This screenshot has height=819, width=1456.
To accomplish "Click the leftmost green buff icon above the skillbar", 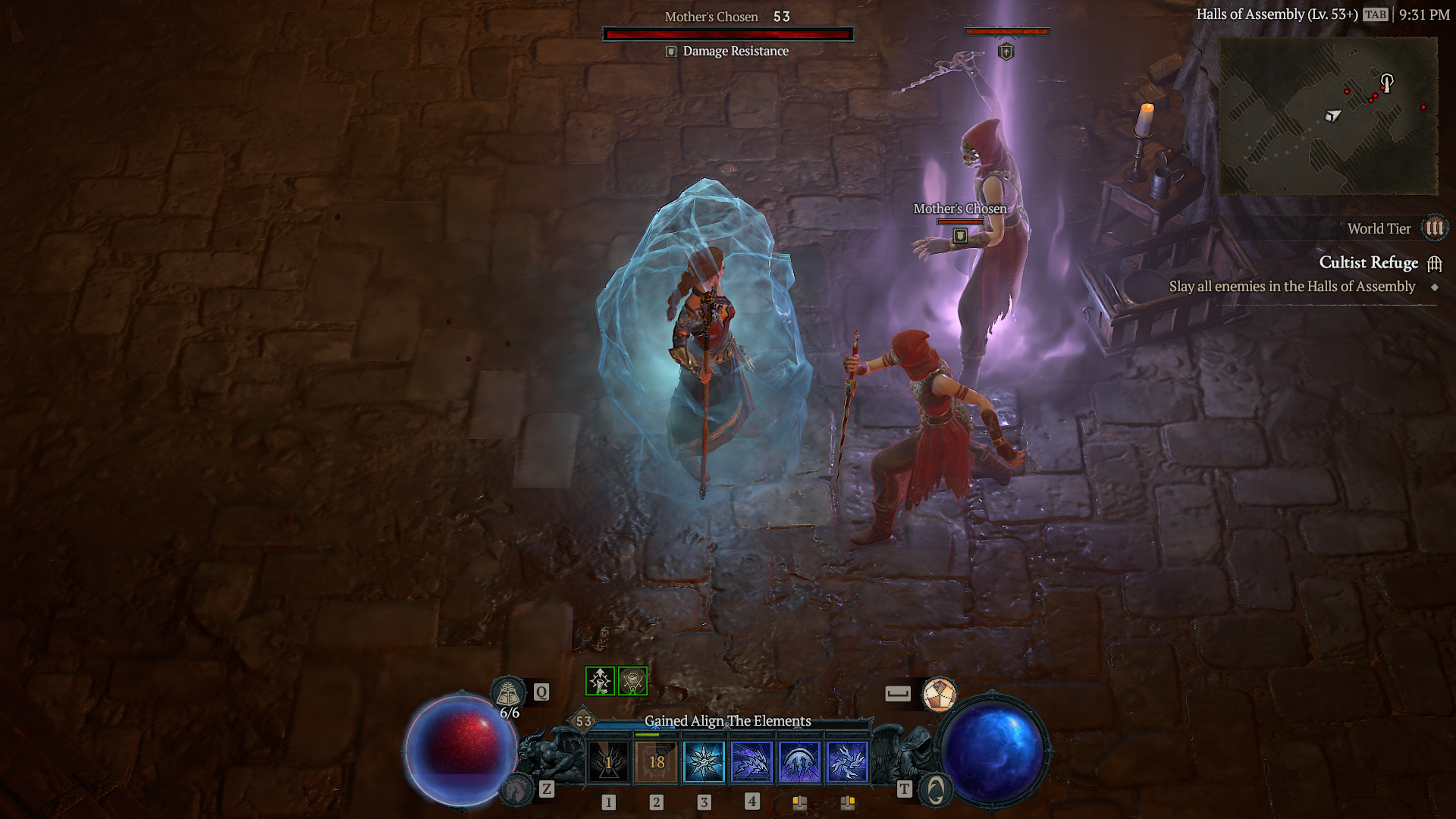I will click(x=600, y=680).
